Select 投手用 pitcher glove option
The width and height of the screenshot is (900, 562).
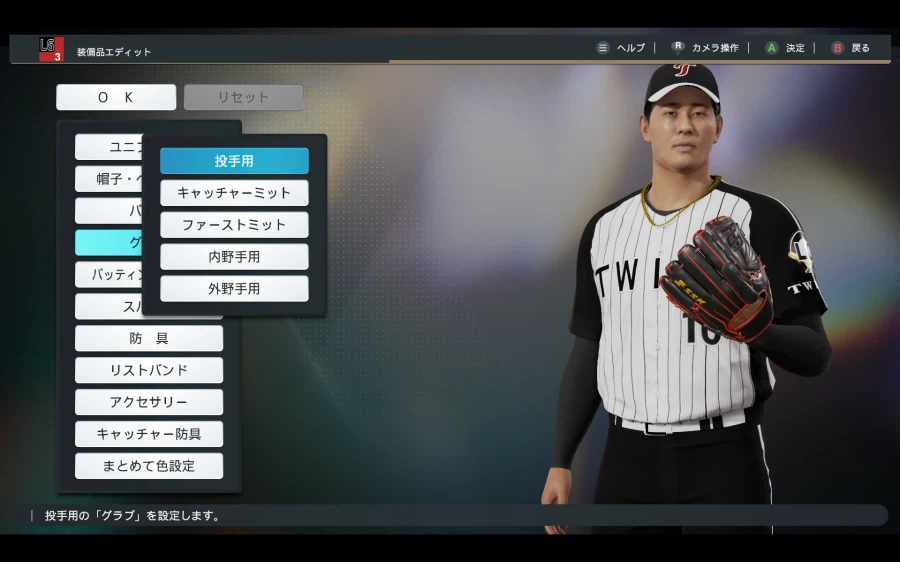point(234,161)
